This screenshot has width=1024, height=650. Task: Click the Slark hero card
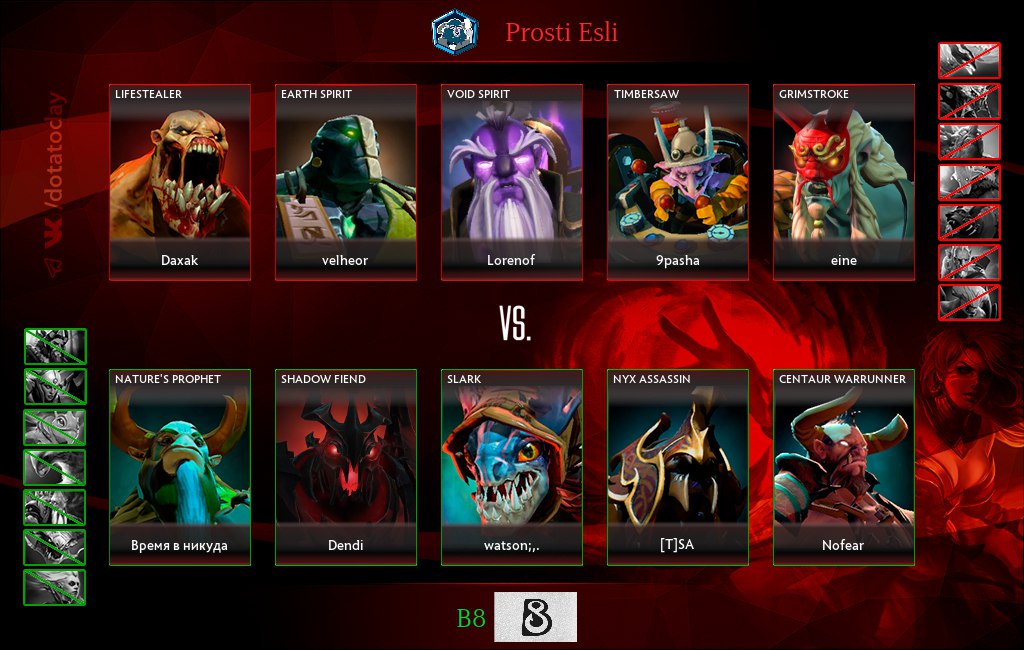click(512, 467)
